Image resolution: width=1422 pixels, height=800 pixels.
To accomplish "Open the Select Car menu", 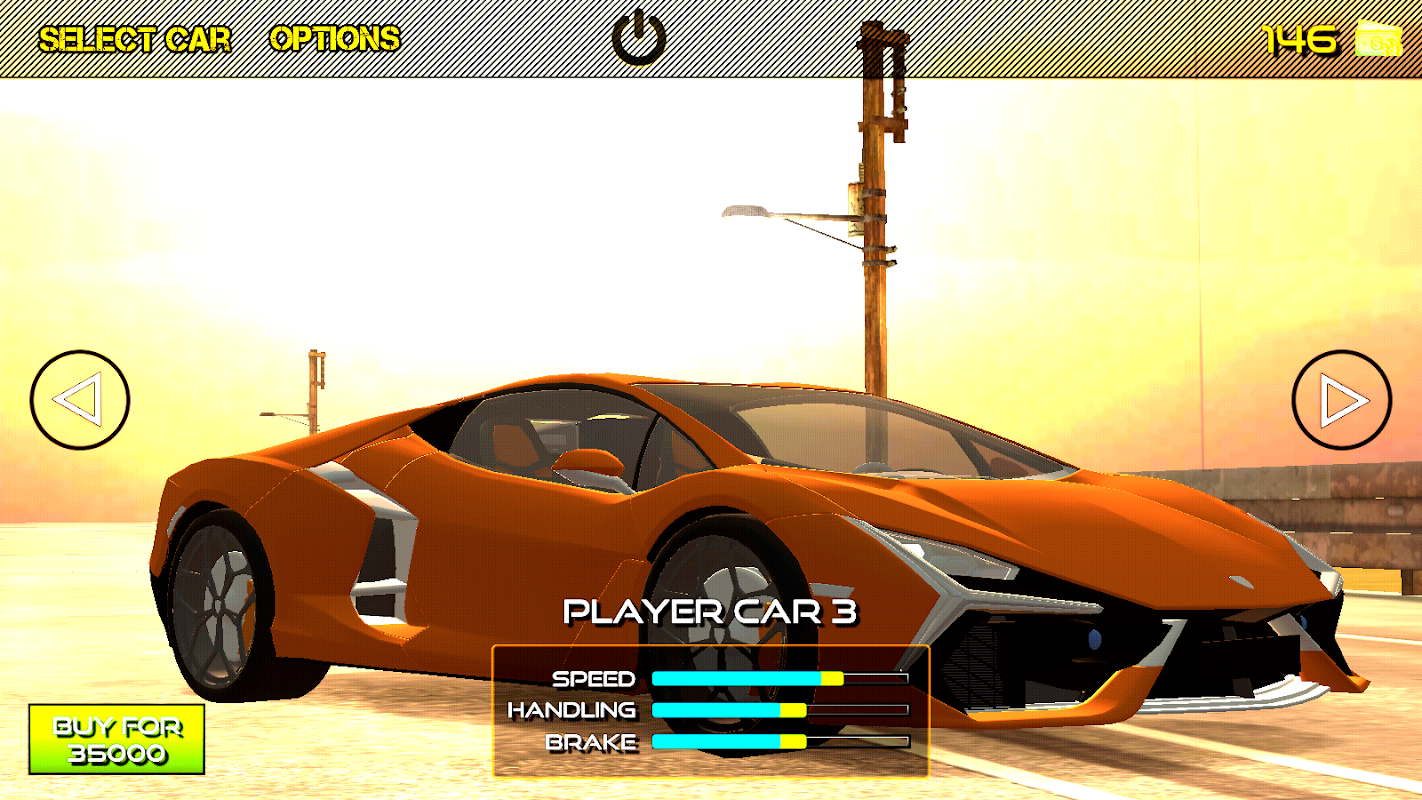I will tap(134, 40).
